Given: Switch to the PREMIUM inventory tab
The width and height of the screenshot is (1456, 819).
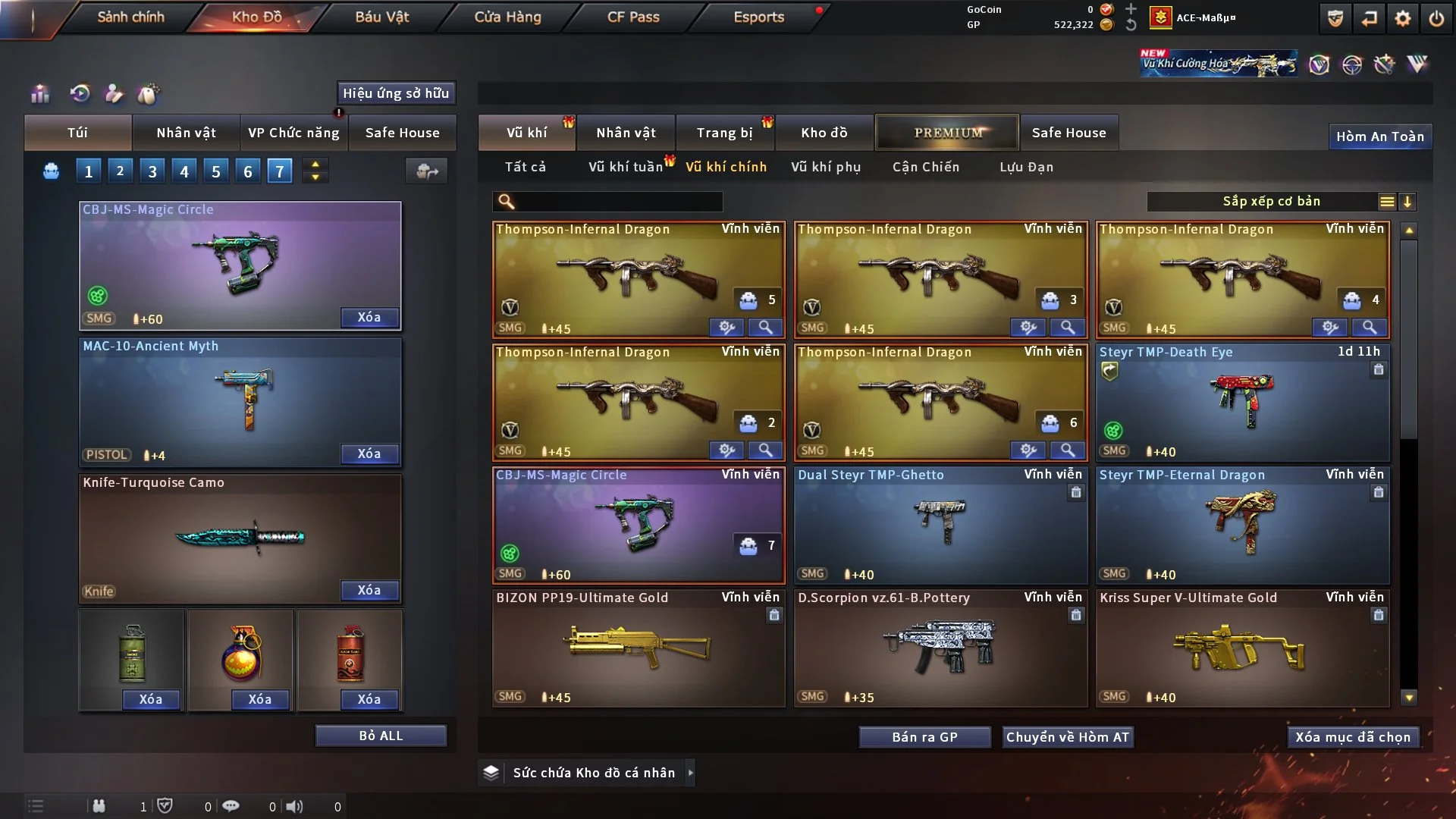Looking at the screenshot, I should coord(947,133).
